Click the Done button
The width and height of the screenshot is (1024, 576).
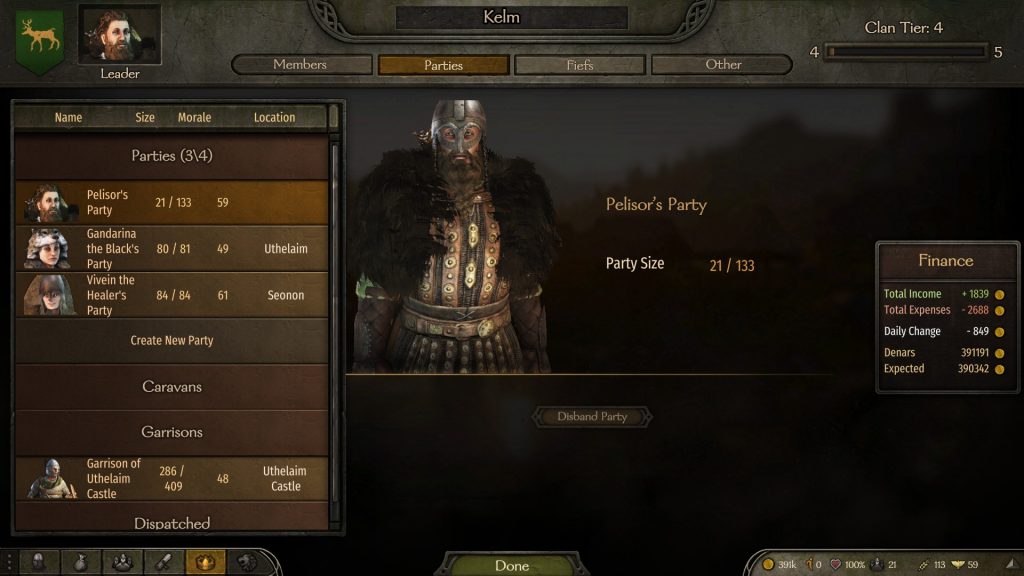coord(511,565)
